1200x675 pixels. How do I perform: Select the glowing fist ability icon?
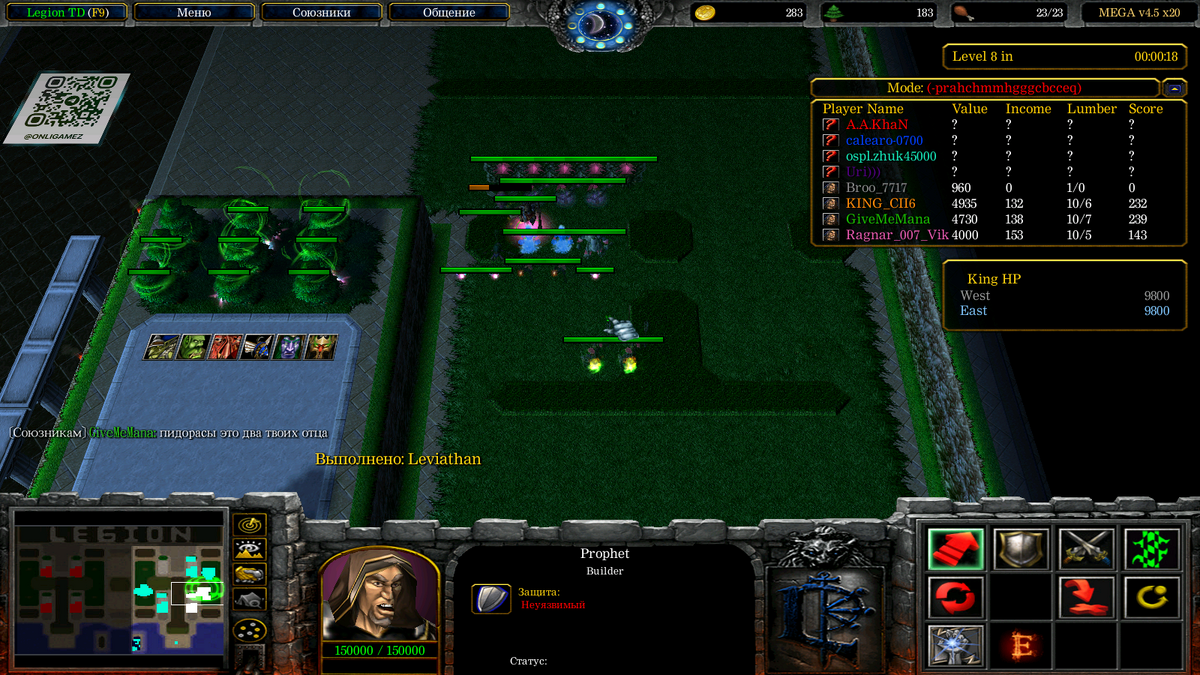coord(955,645)
